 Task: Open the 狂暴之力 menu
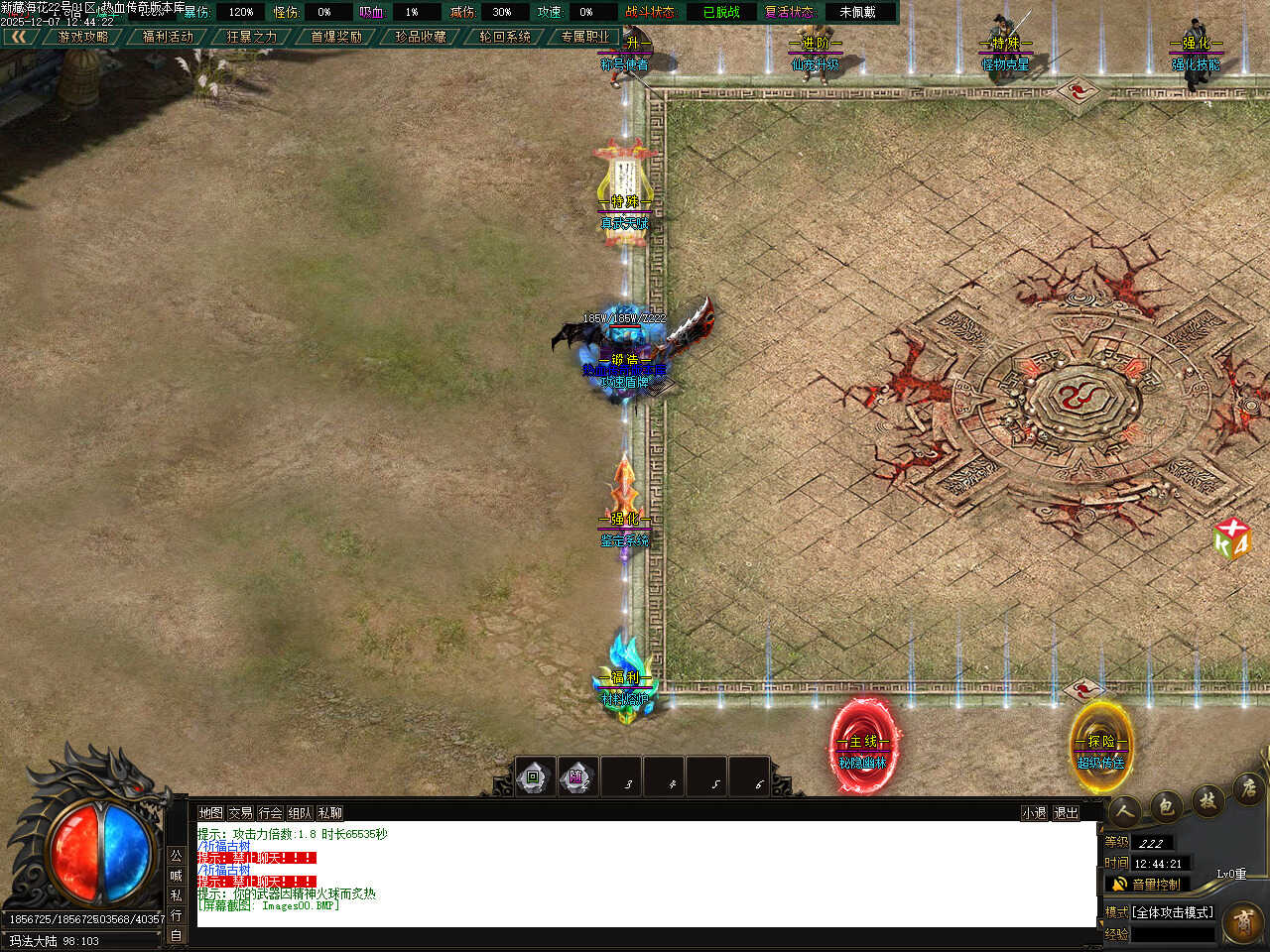(x=252, y=37)
